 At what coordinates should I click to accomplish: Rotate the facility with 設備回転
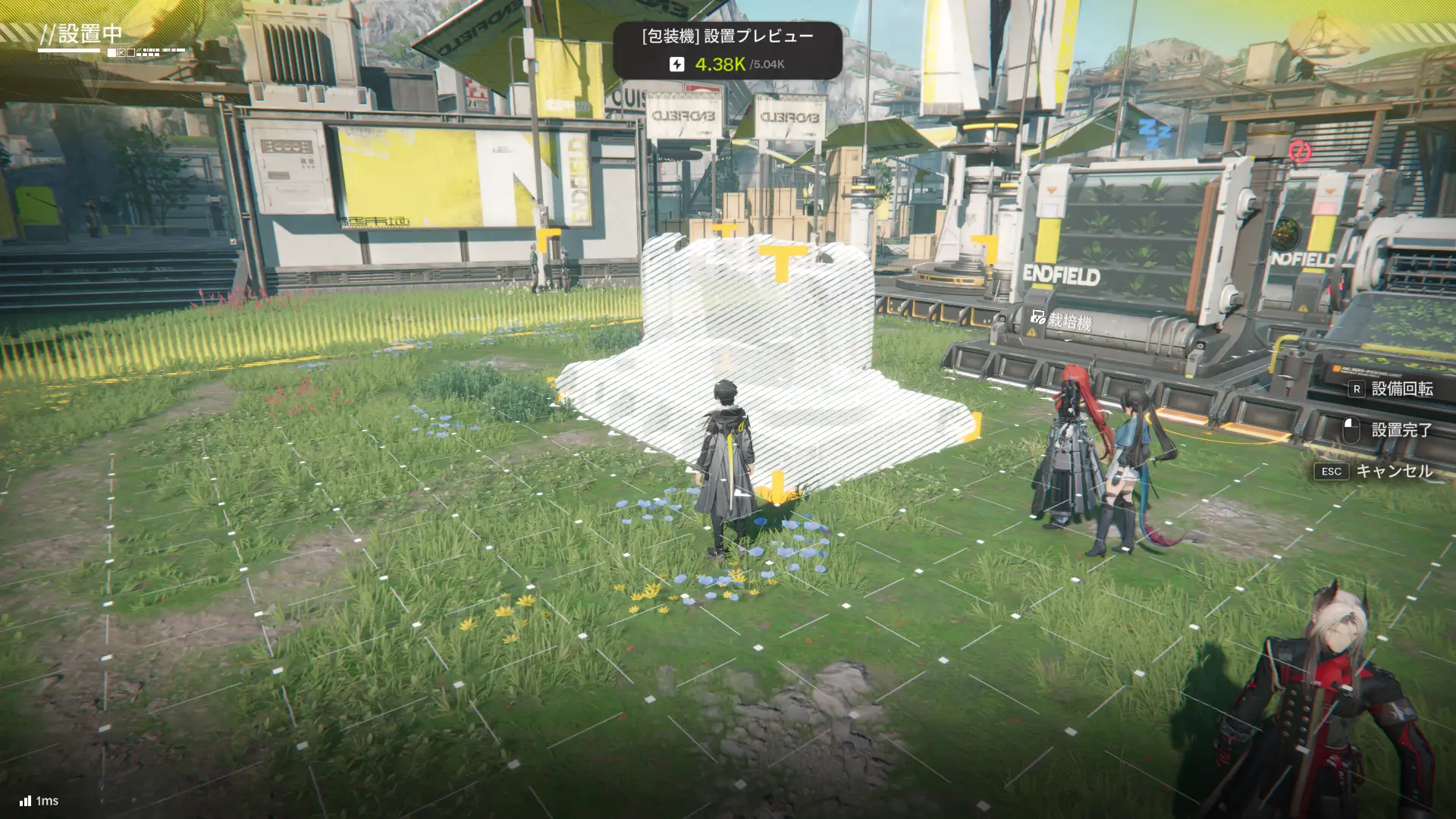point(1391,389)
